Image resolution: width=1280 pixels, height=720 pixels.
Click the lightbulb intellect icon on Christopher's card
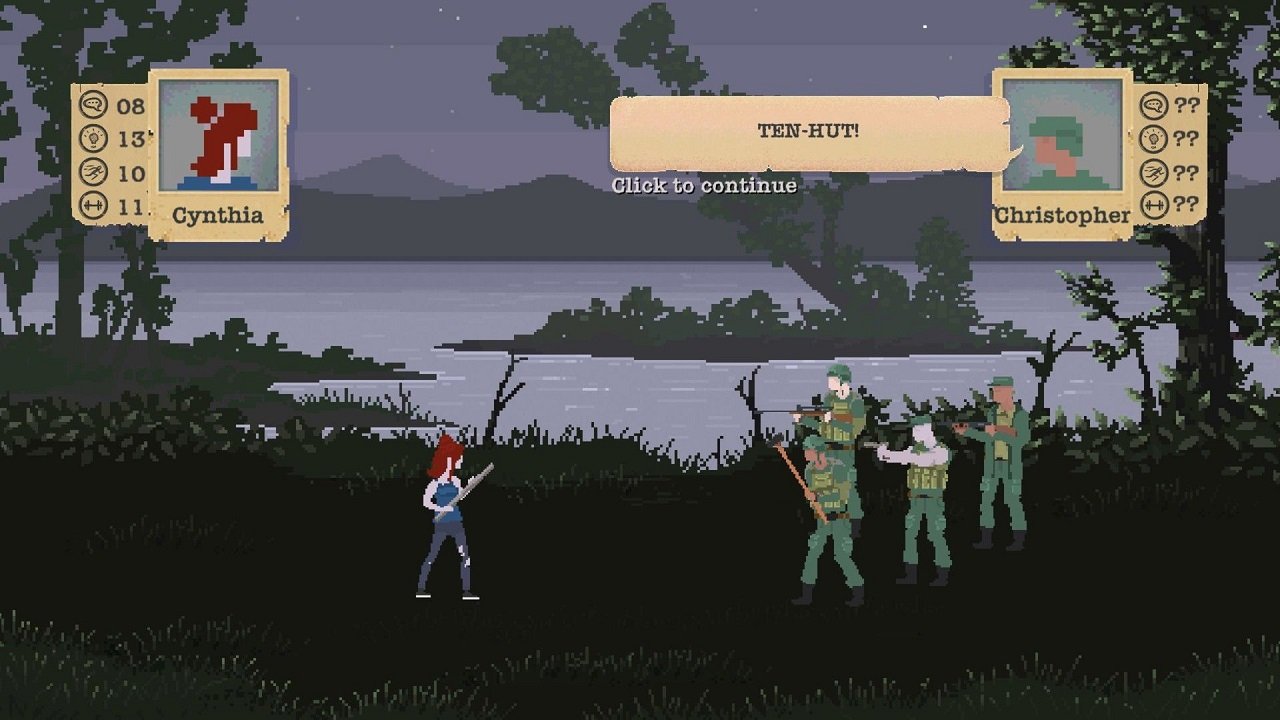point(1153,138)
